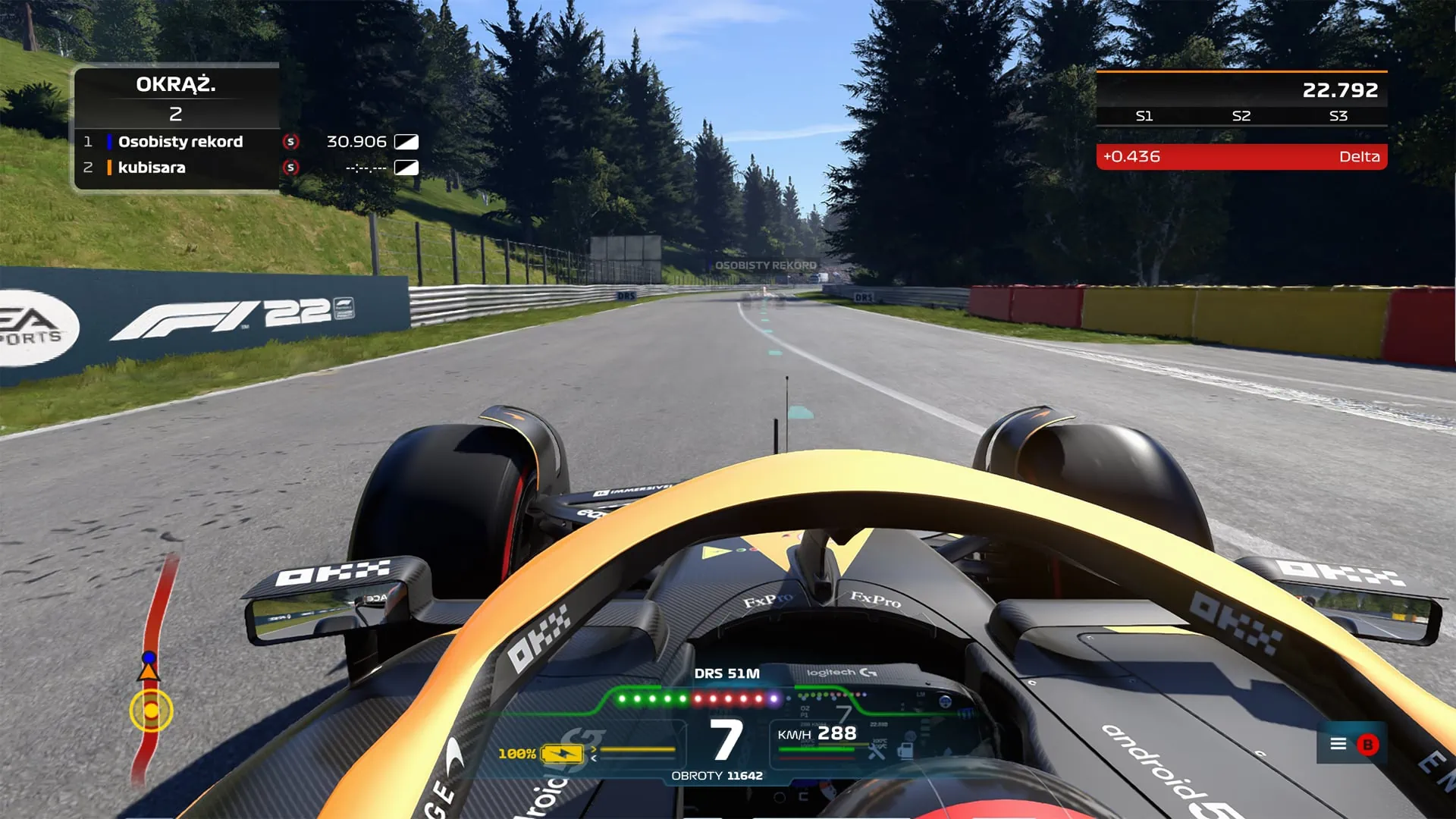Screen dimensions: 1456x819
Task: Click the yellow player marker on minimap
Action: point(151,711)
